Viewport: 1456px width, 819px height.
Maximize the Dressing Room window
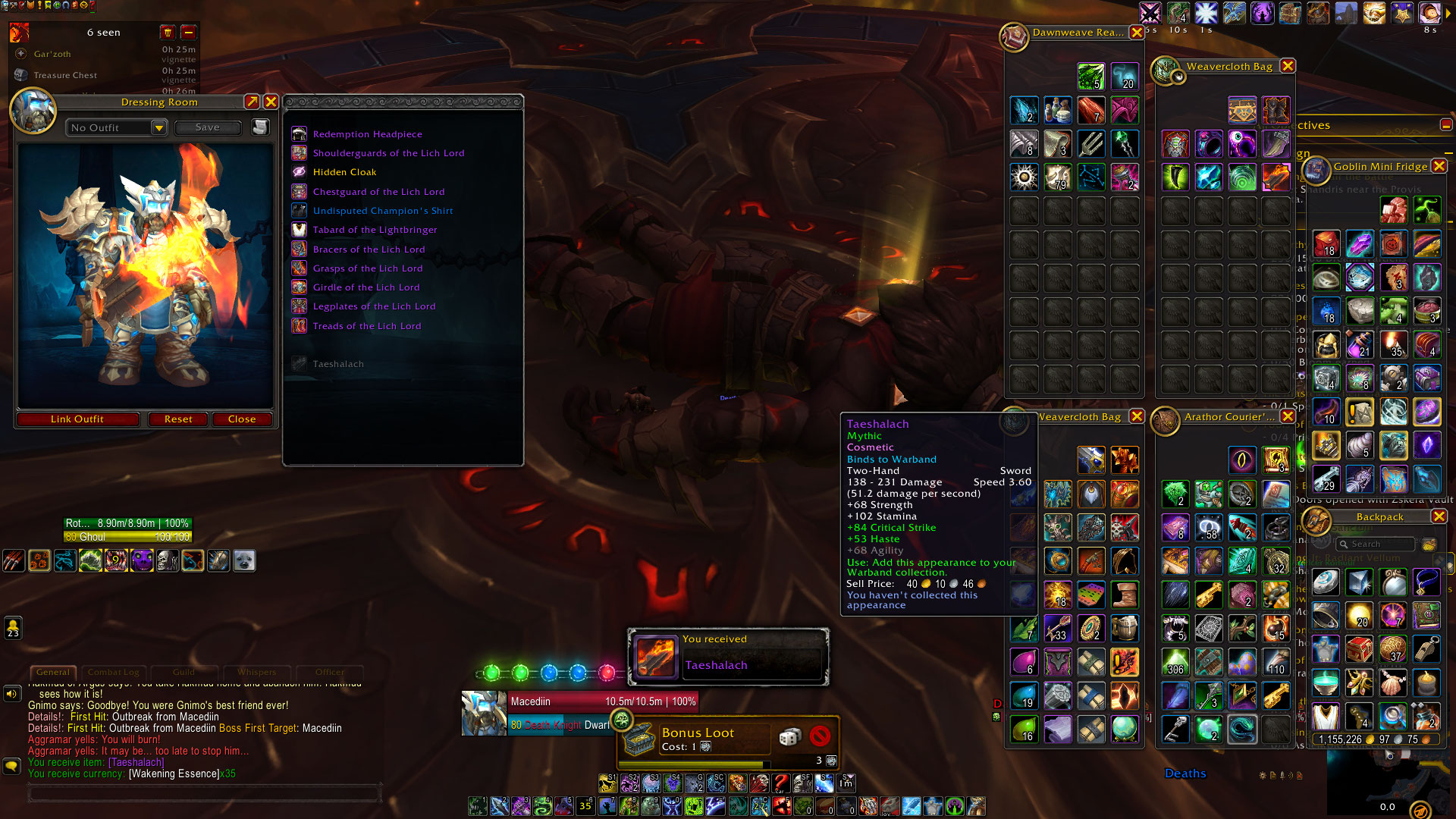click(252, 102)
